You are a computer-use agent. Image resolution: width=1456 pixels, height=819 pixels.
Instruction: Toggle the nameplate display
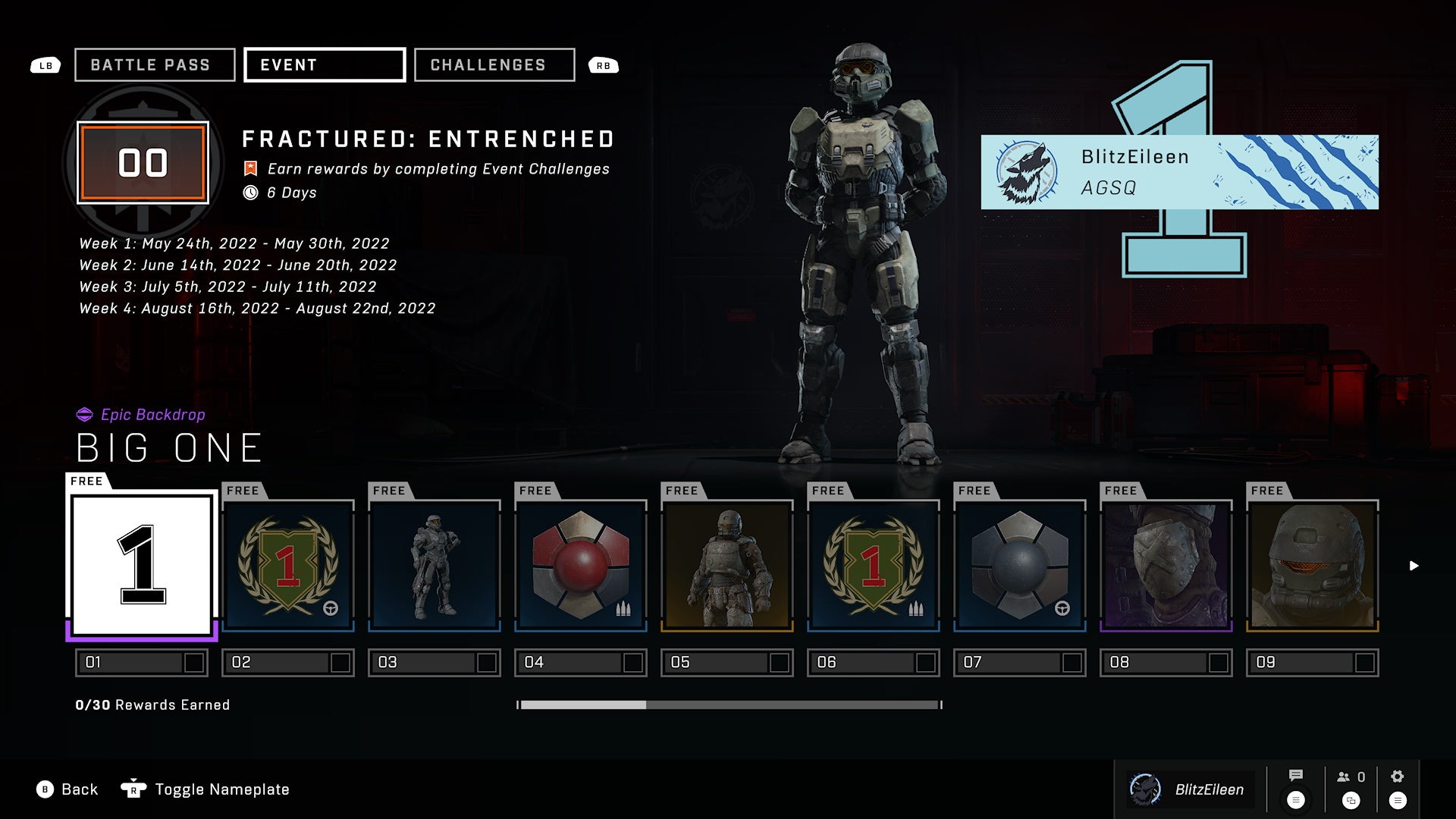point(206,789)
